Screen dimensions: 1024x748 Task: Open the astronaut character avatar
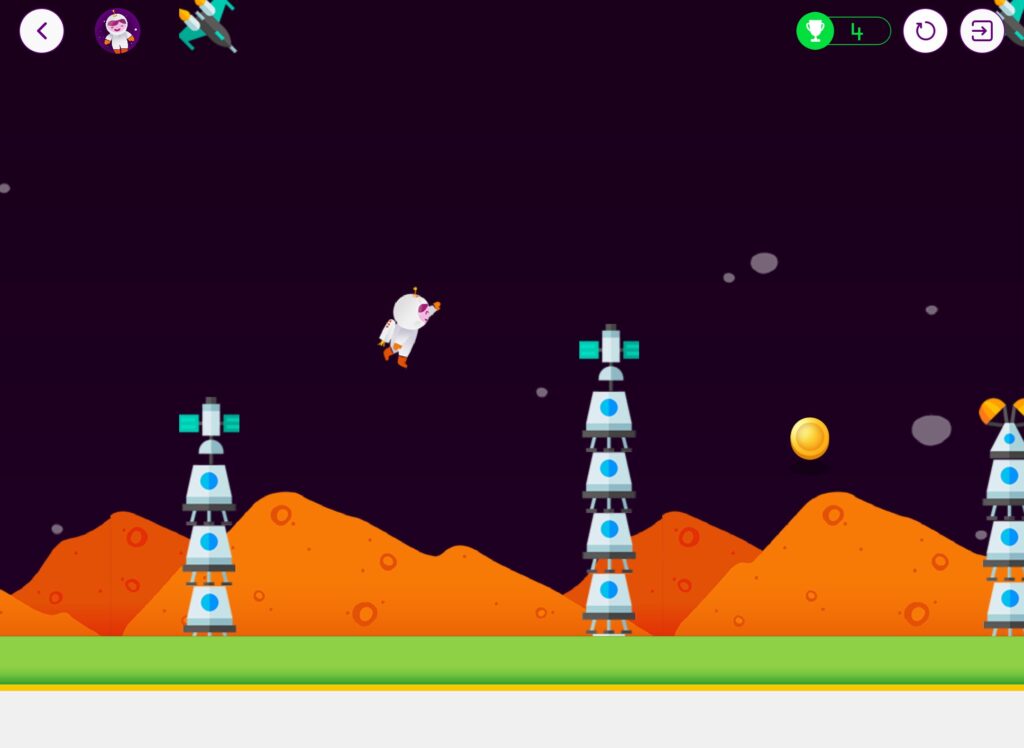point(117,31)
